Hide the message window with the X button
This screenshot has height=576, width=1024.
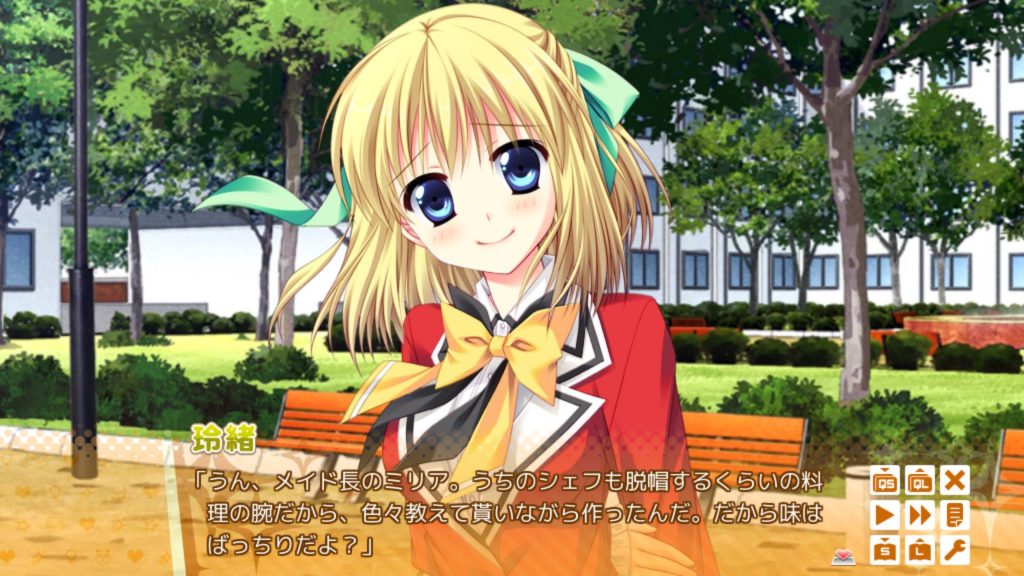coord(956,480)
